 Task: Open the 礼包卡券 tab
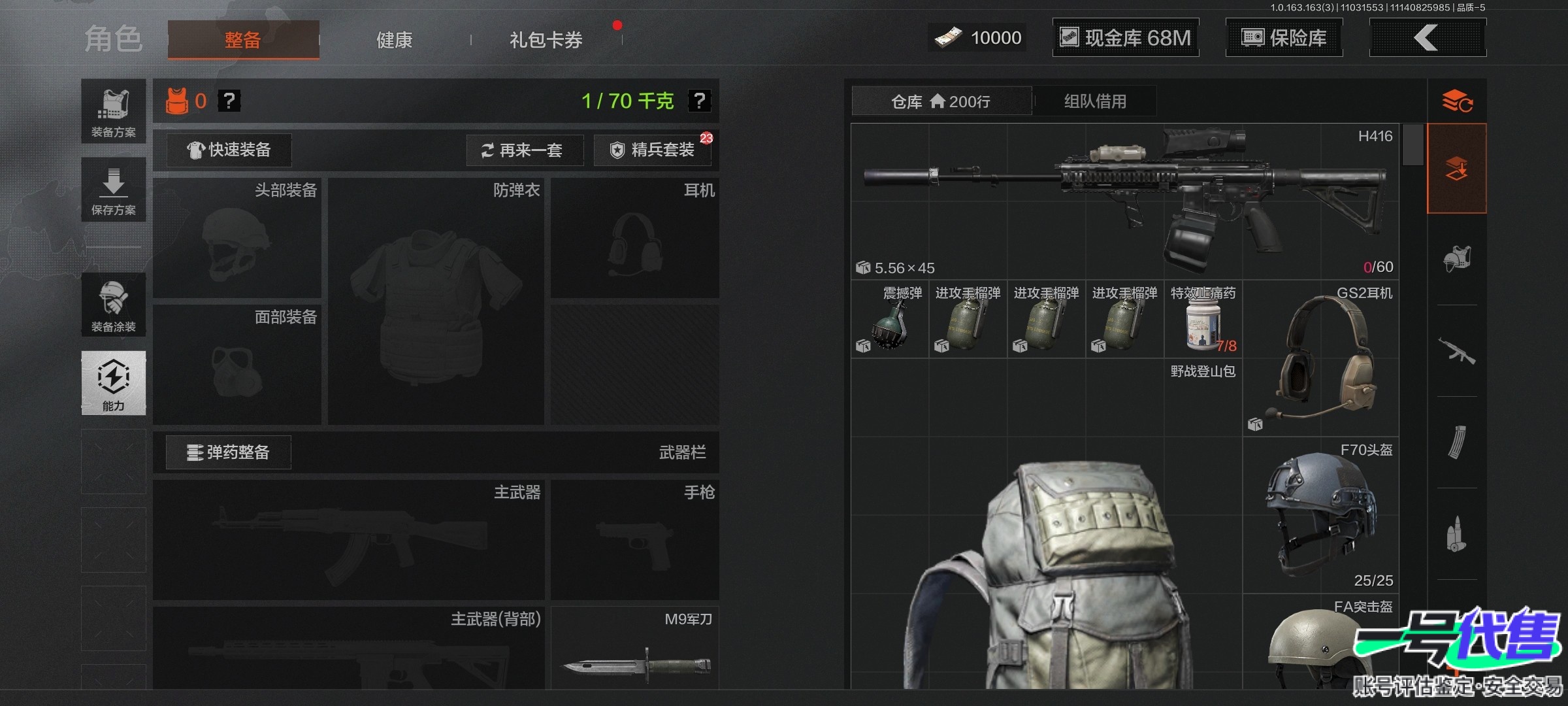tap(546, 40)
